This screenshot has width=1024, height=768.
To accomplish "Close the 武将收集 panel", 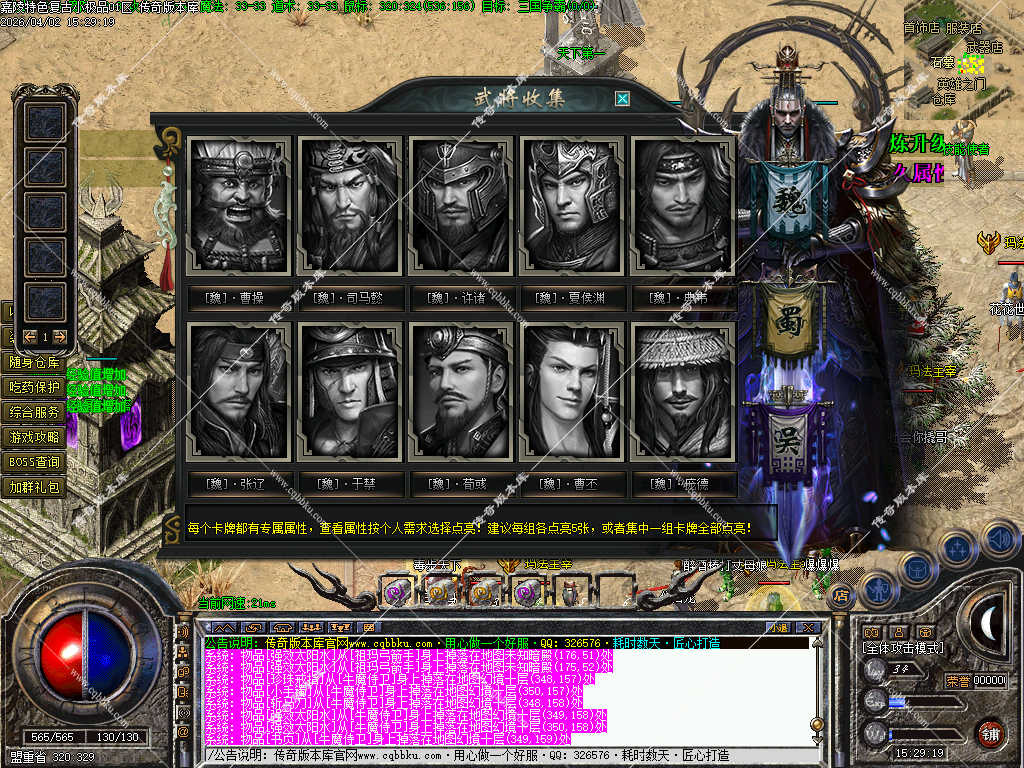I will click(x=622, y=99).
